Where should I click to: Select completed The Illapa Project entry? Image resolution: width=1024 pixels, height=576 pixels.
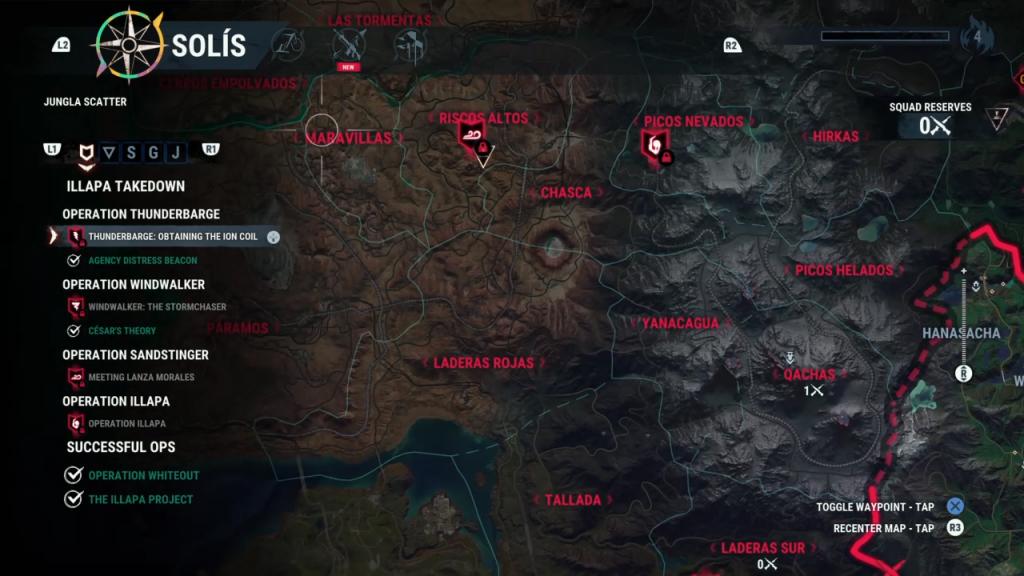click(x=140, y=500)
